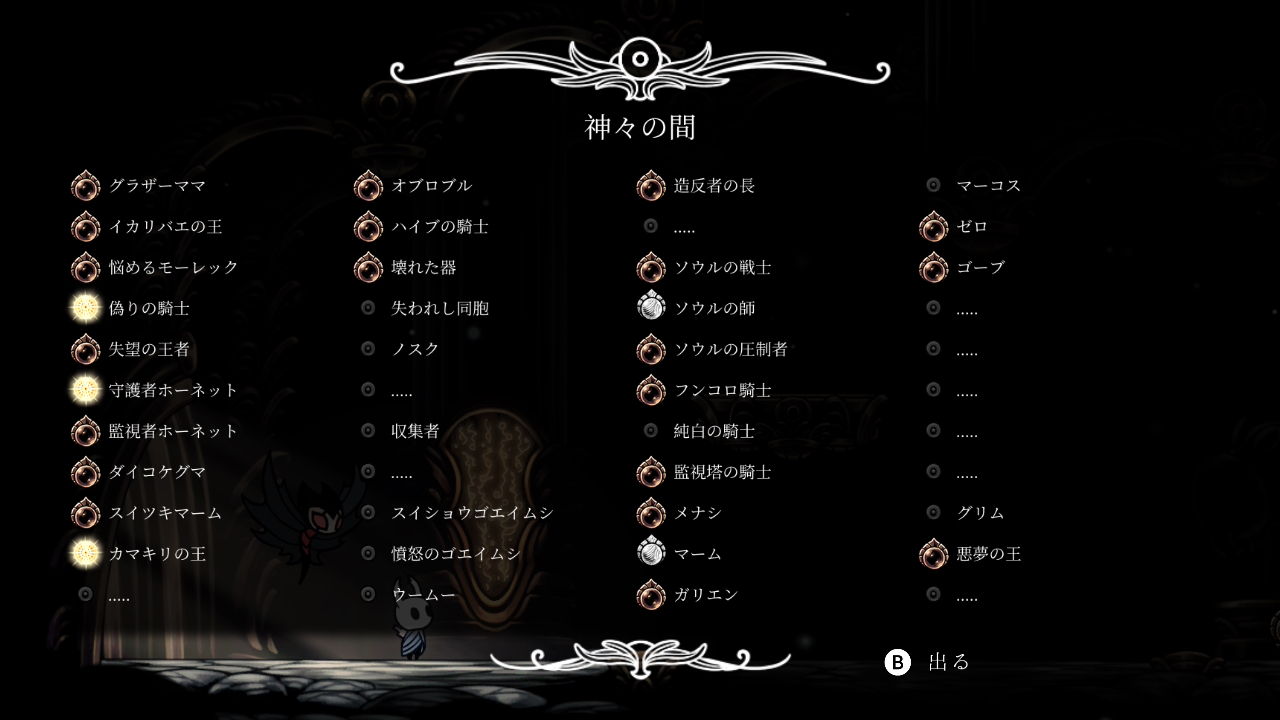Select 監視者ホーネット in the list
This screenshot has height=720, width=1280.
pyautogui.click(x=173, y=431)
